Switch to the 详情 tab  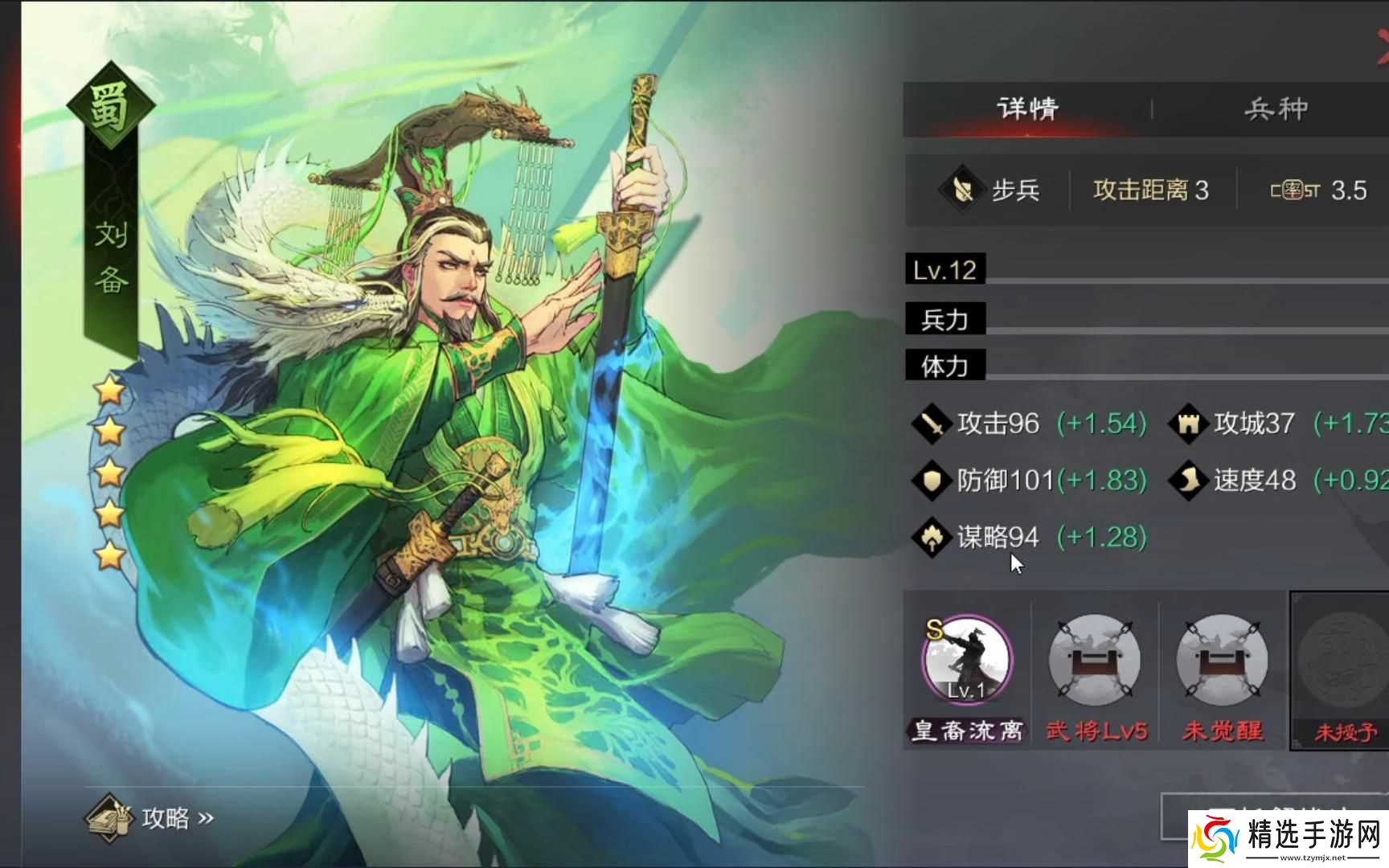click(x=1027, y=107)
